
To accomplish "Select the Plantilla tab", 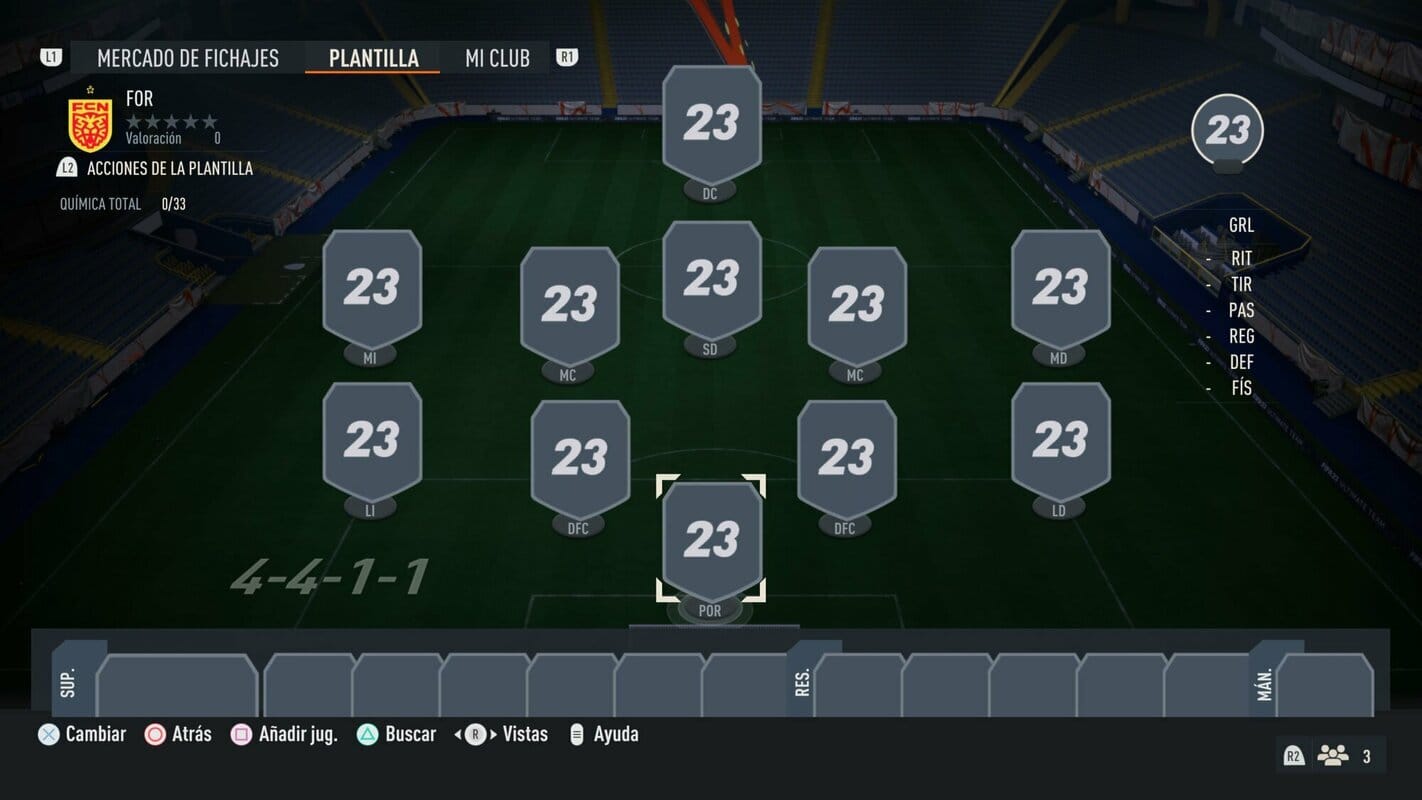I will coord(374,58).
